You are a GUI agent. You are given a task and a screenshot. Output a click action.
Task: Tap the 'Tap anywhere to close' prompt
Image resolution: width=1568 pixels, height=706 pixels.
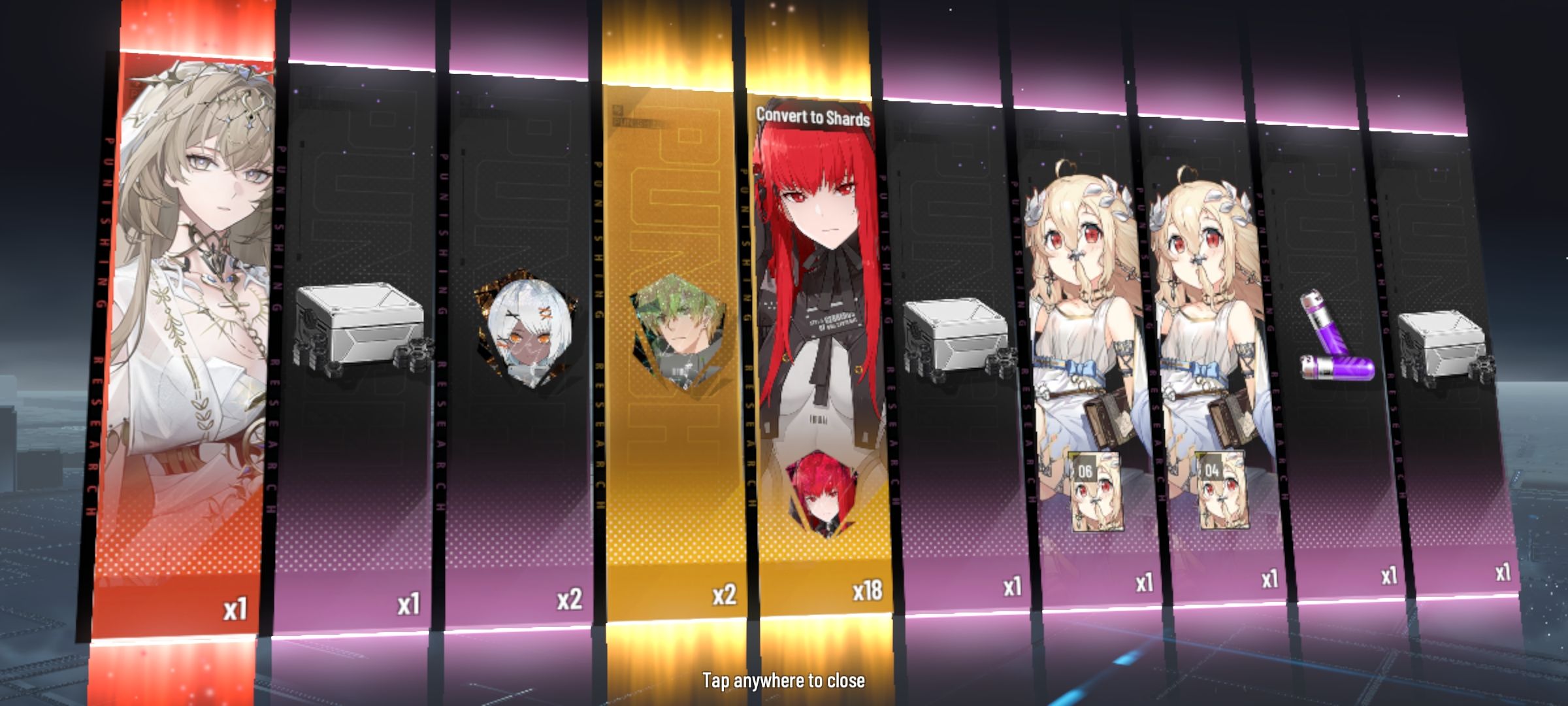pos(783,681)
